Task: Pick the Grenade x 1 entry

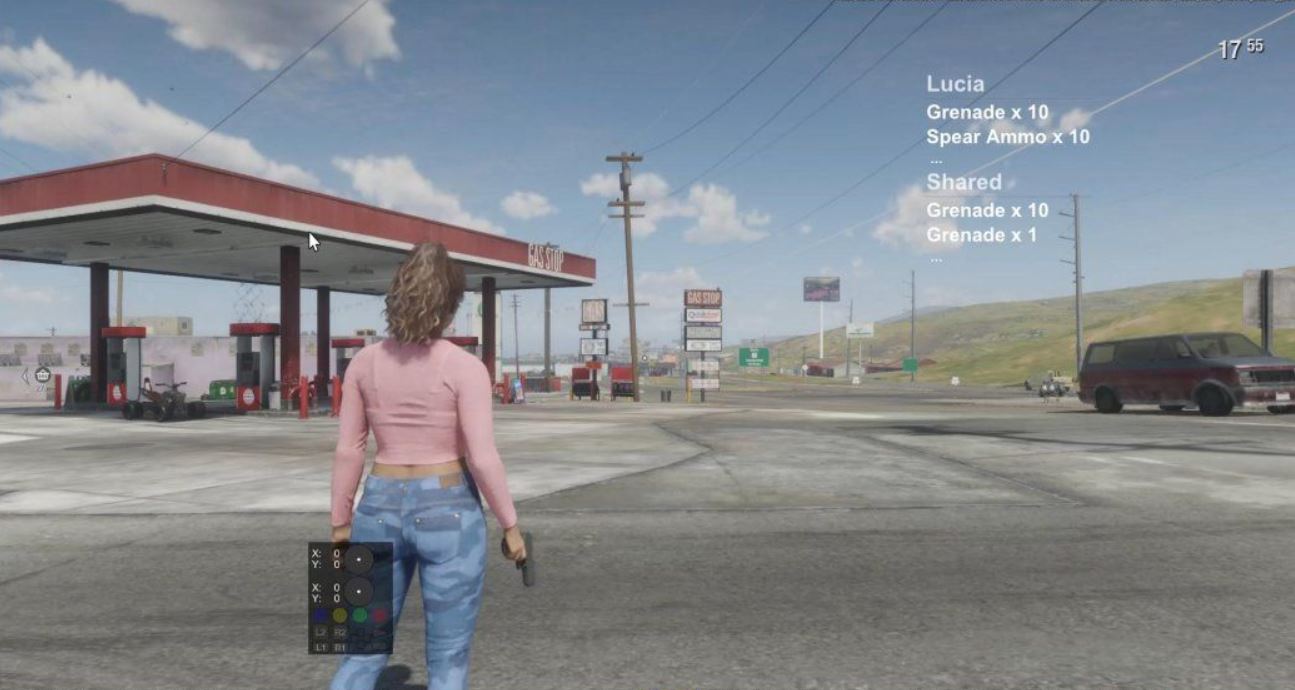Action: [981, 235]
